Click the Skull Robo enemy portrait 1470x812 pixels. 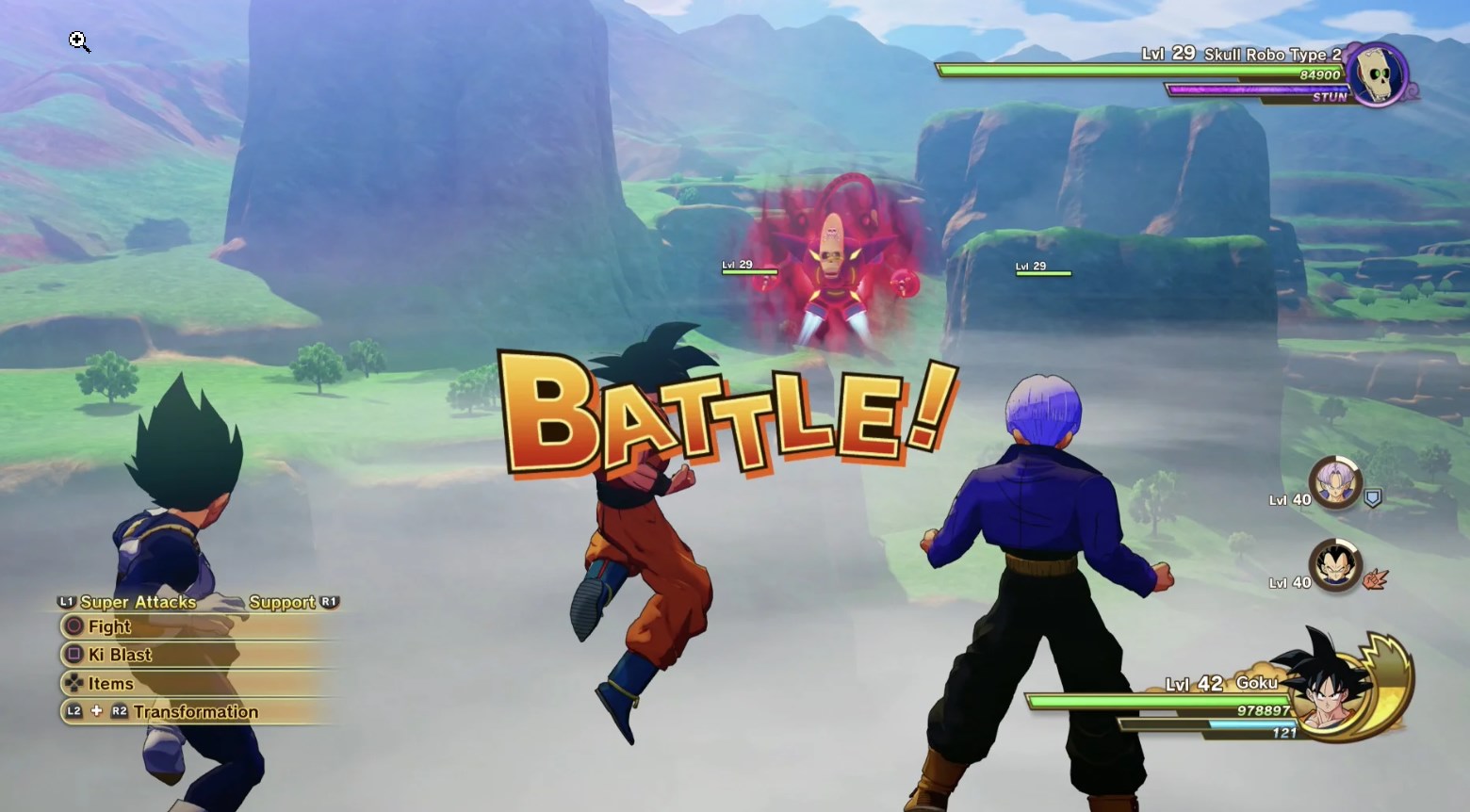point(1377,75)
